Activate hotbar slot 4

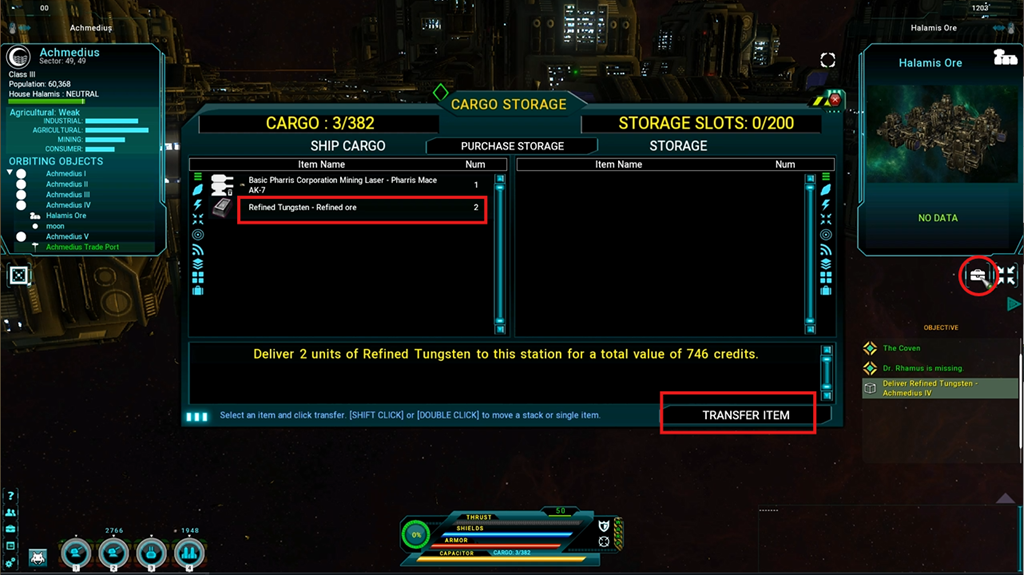[x=189, y=553]
